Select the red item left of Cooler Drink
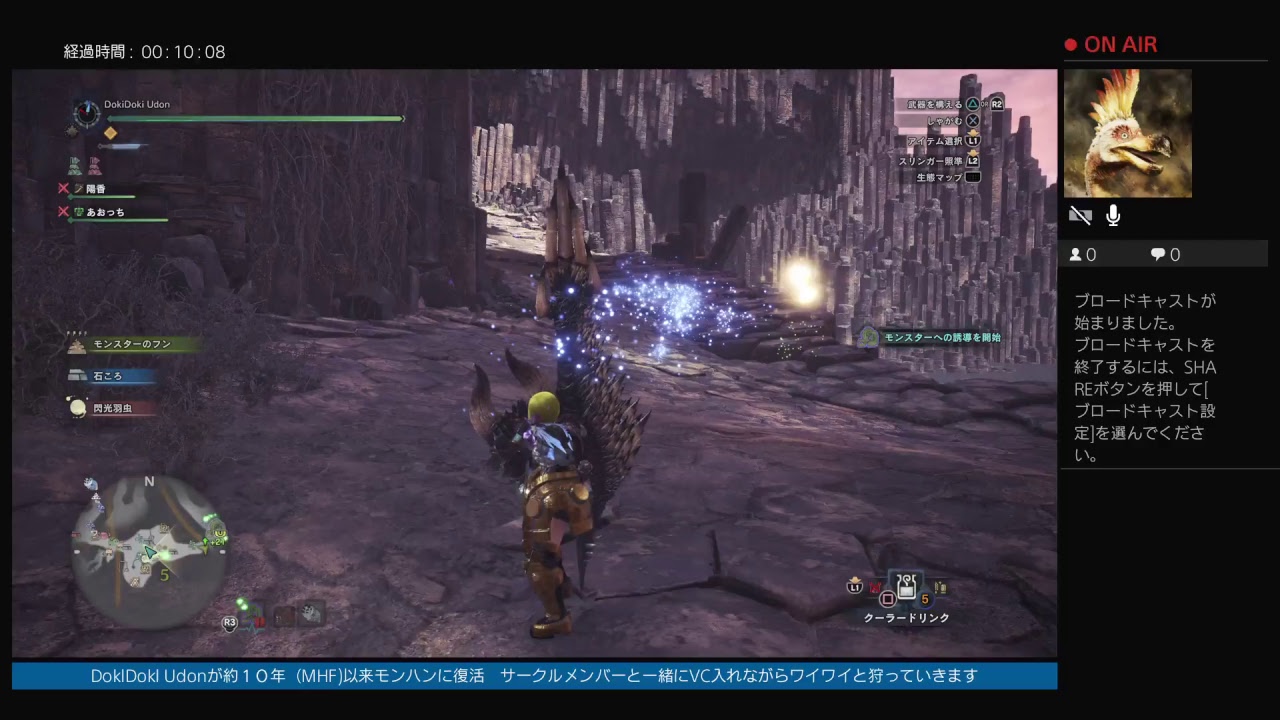1280x720 pixels. click(876, 588)
